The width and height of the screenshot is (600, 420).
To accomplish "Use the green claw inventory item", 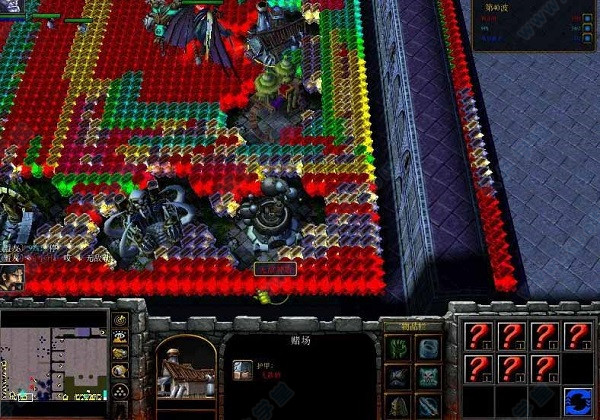I will [x=397, y=348].
